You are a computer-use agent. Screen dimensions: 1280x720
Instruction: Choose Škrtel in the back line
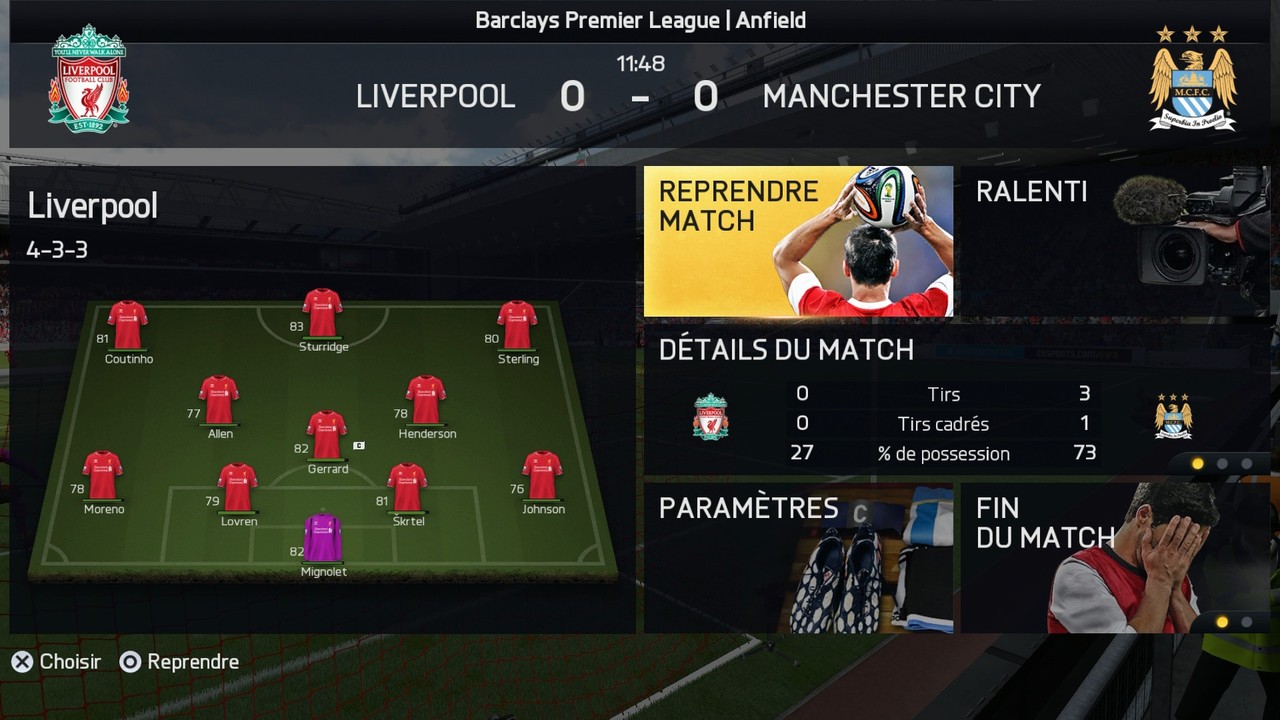408,488
